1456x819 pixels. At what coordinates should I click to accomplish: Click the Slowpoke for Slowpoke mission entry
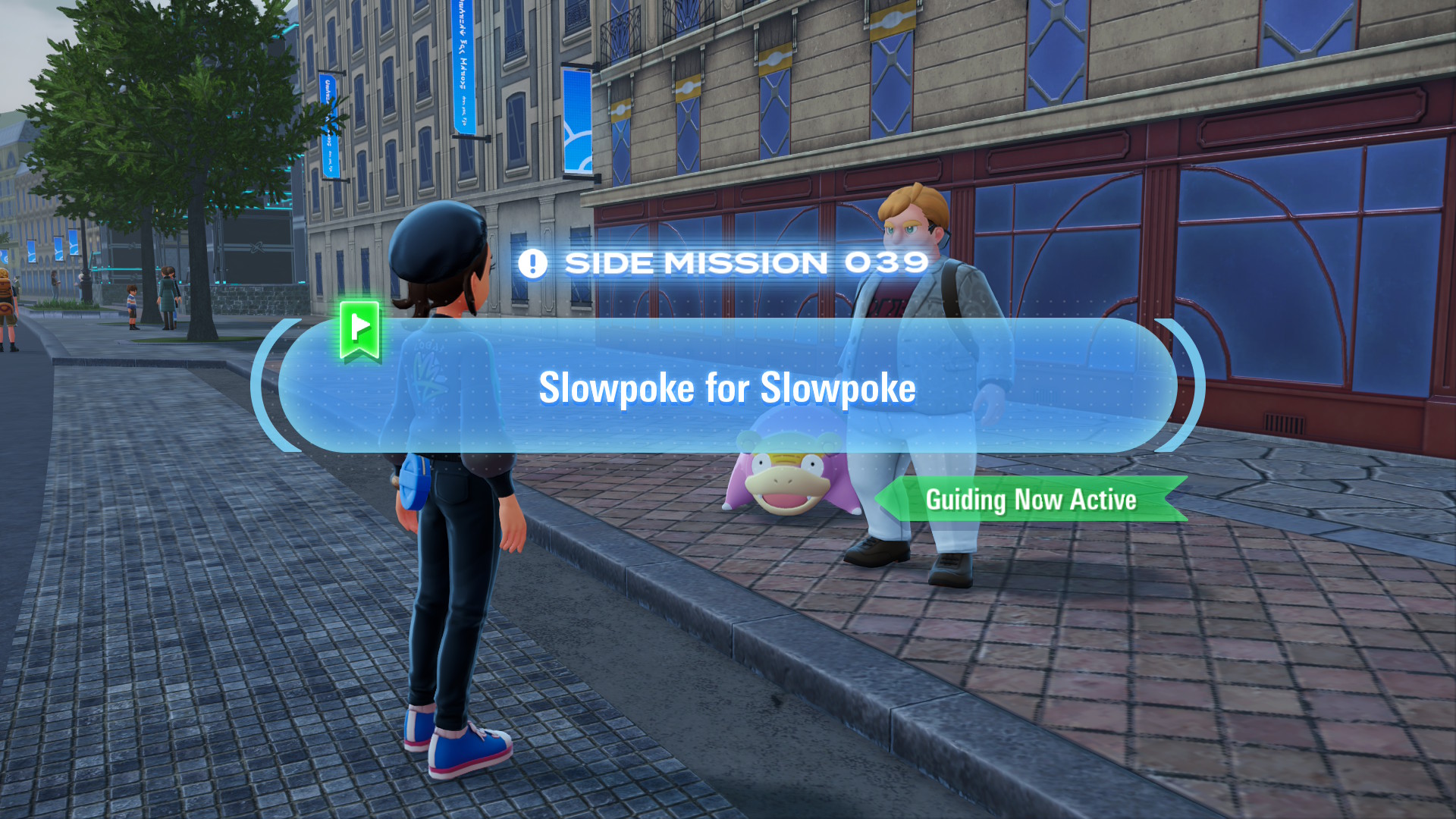point(728,388)
